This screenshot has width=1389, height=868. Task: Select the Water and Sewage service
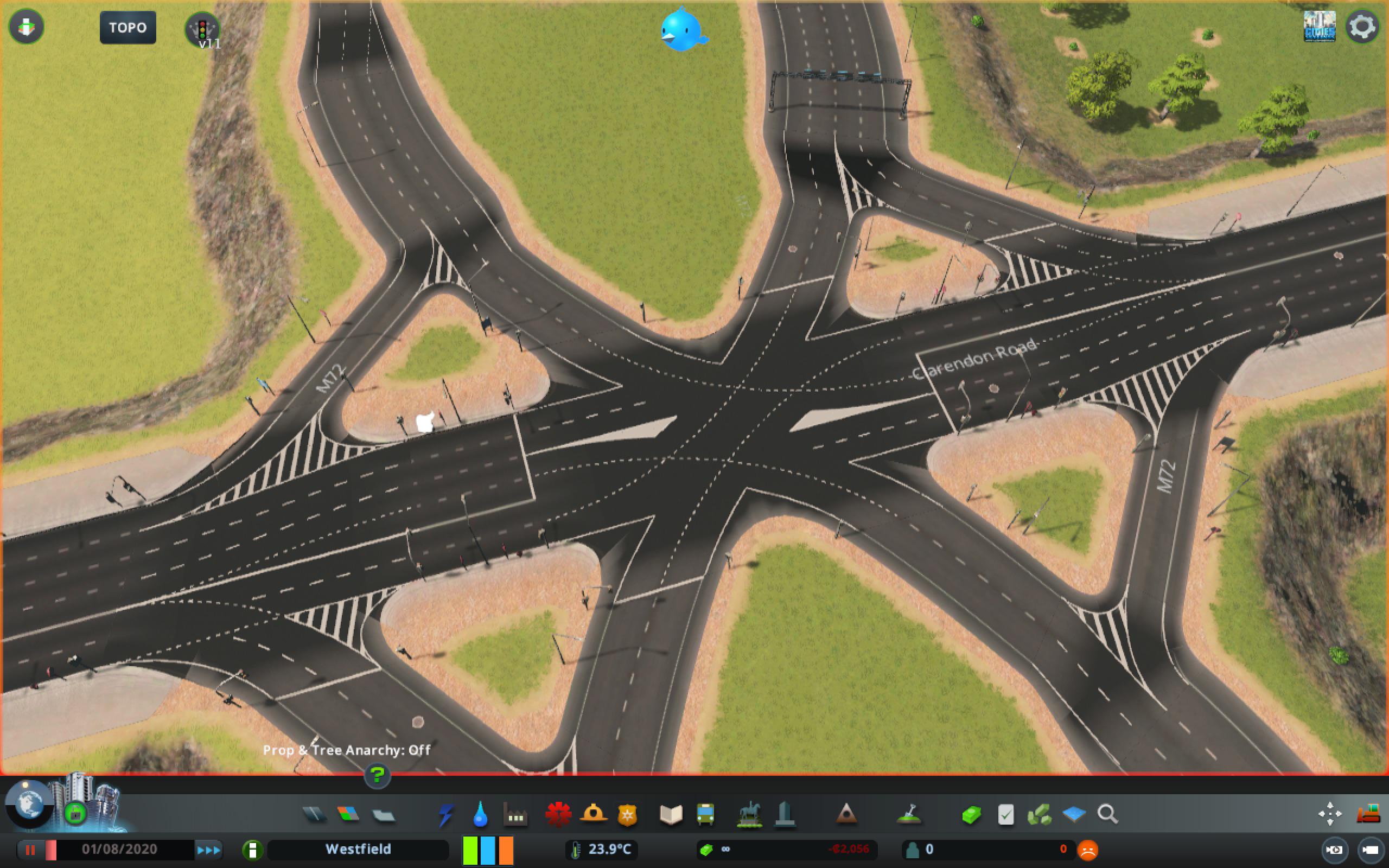(480, 814)
